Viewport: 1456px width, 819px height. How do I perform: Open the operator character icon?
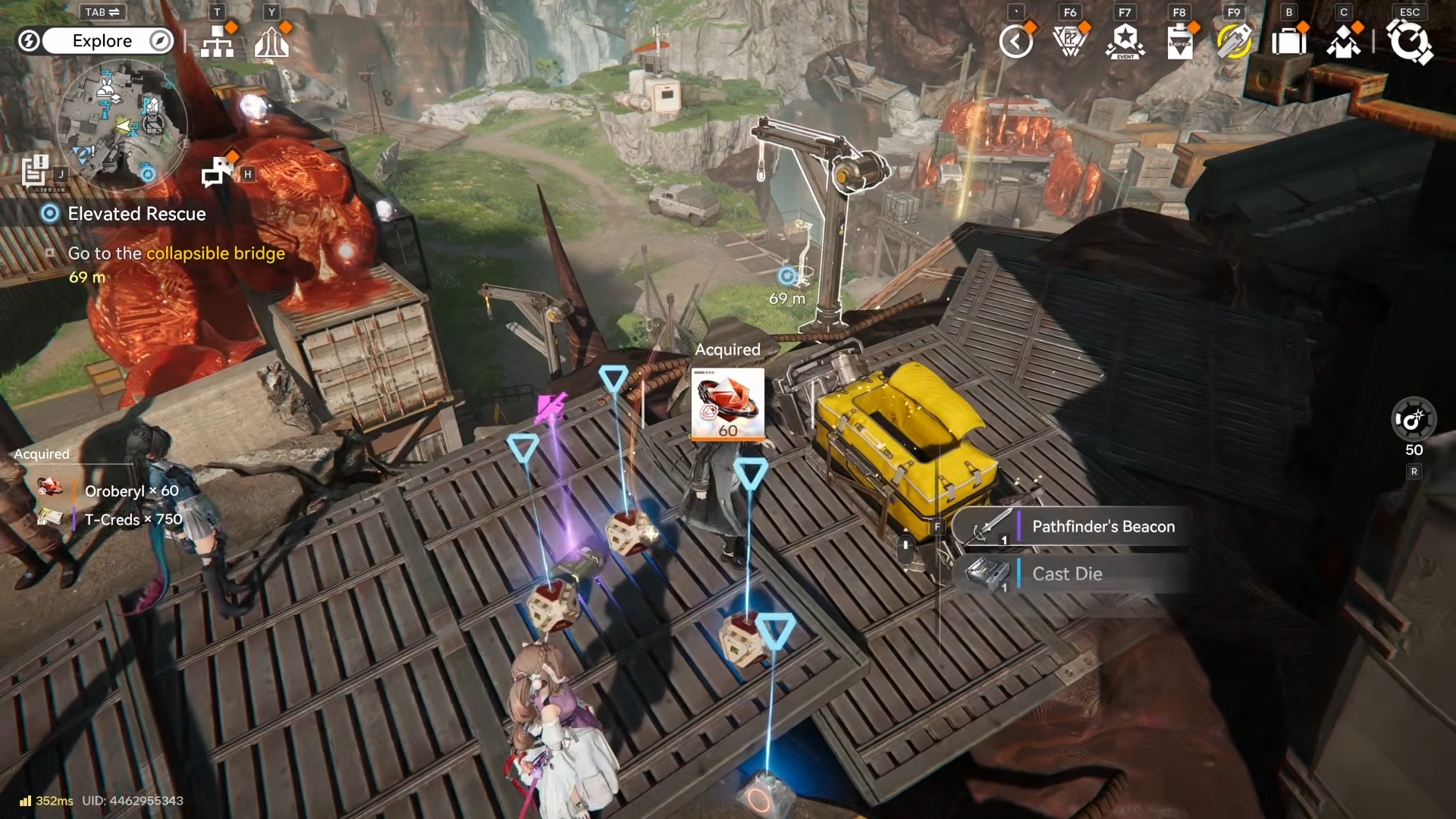tap(1343, 42)
